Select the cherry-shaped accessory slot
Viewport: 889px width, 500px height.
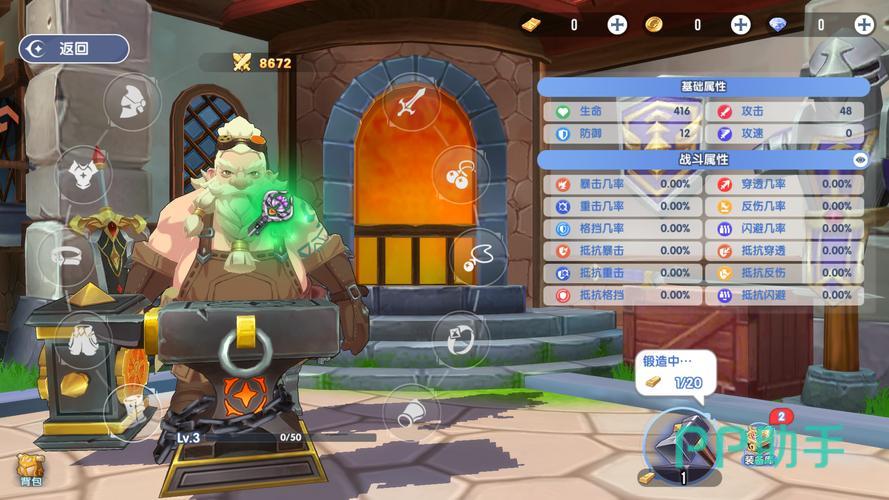[460, 175]
